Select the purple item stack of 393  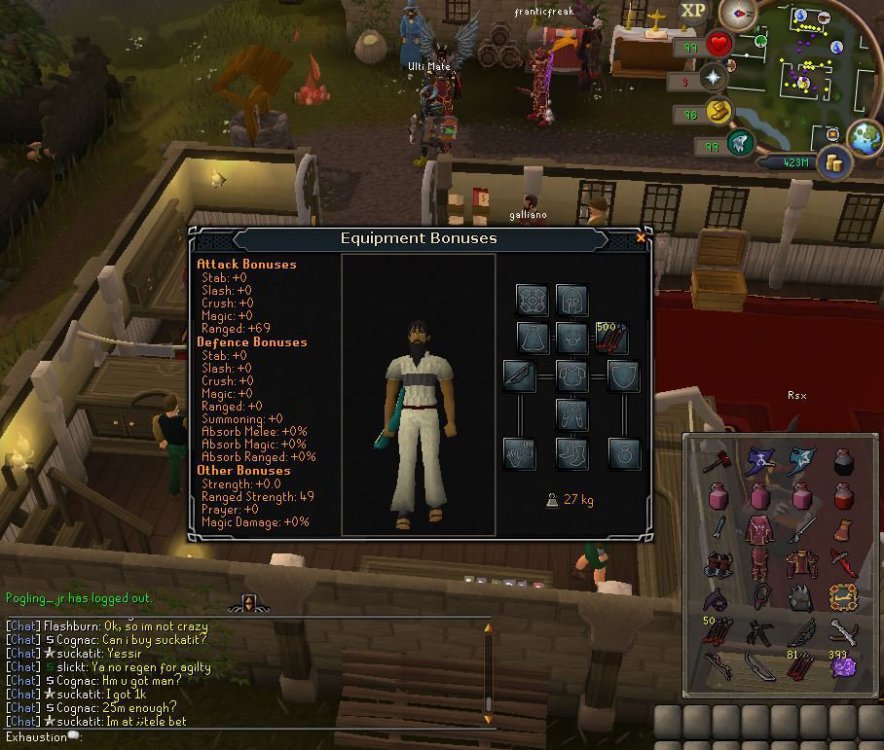tap(844, 665)
